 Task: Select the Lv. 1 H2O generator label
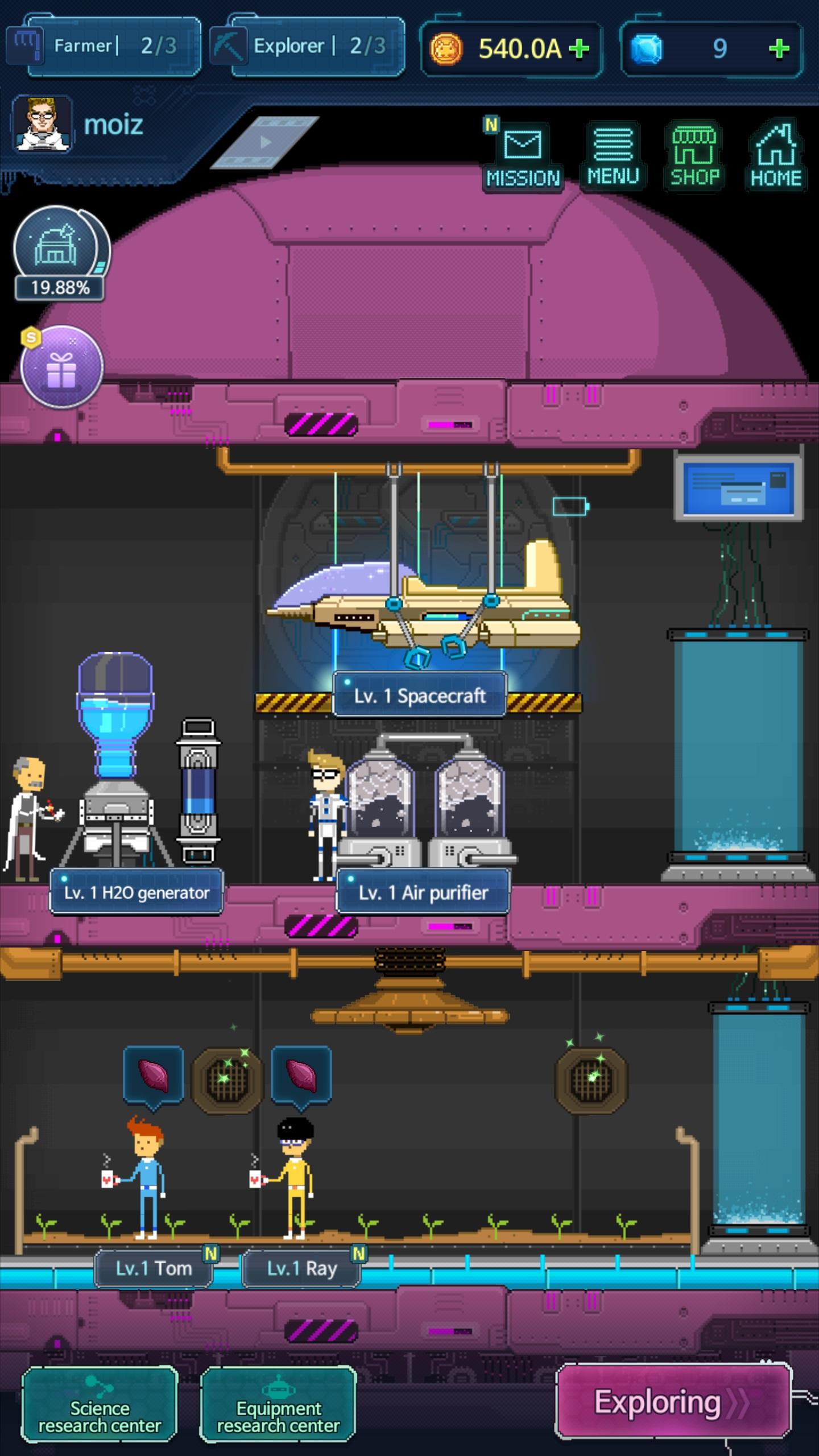[136, 892]
